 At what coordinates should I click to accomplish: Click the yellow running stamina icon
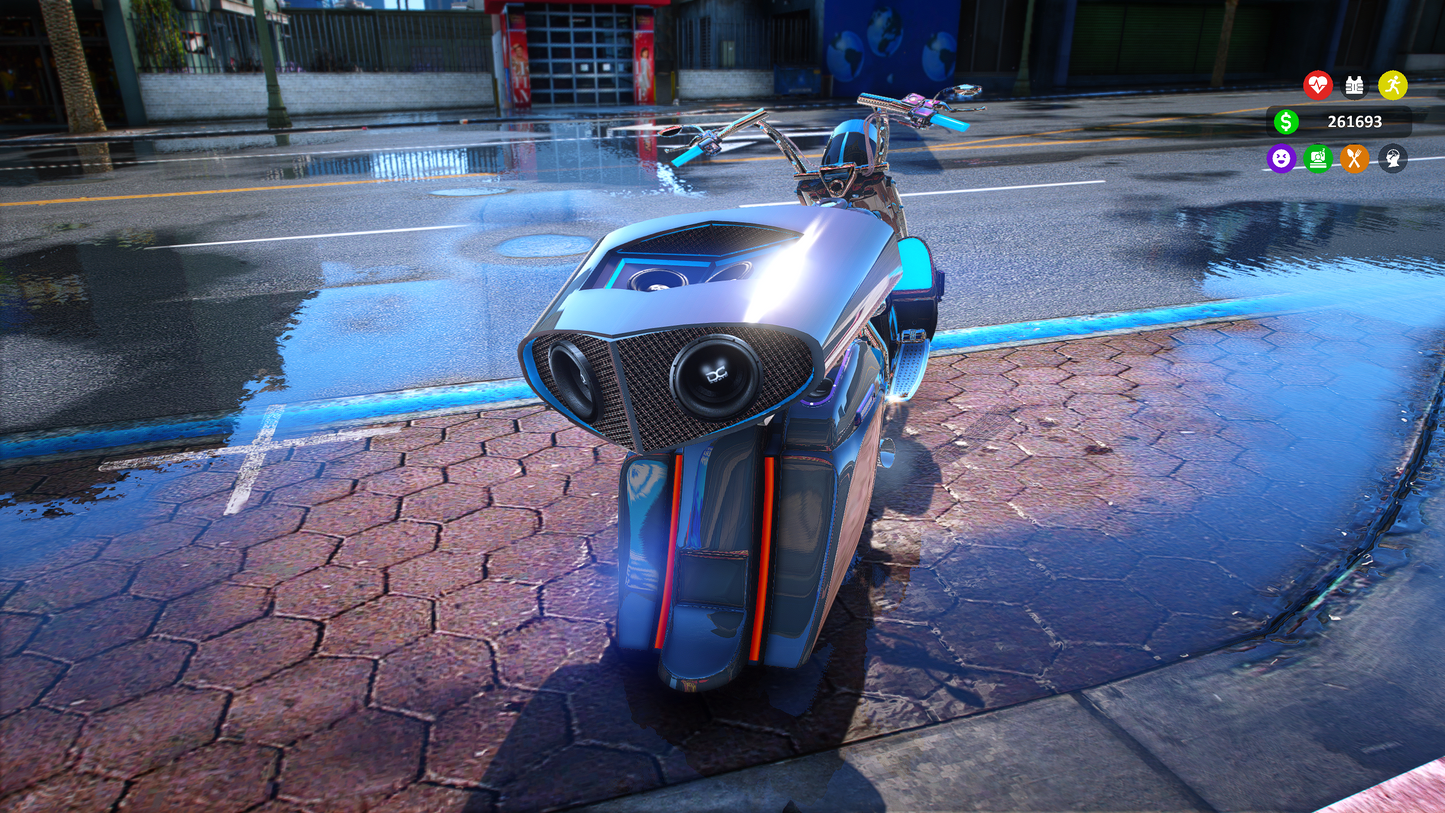1392,85
